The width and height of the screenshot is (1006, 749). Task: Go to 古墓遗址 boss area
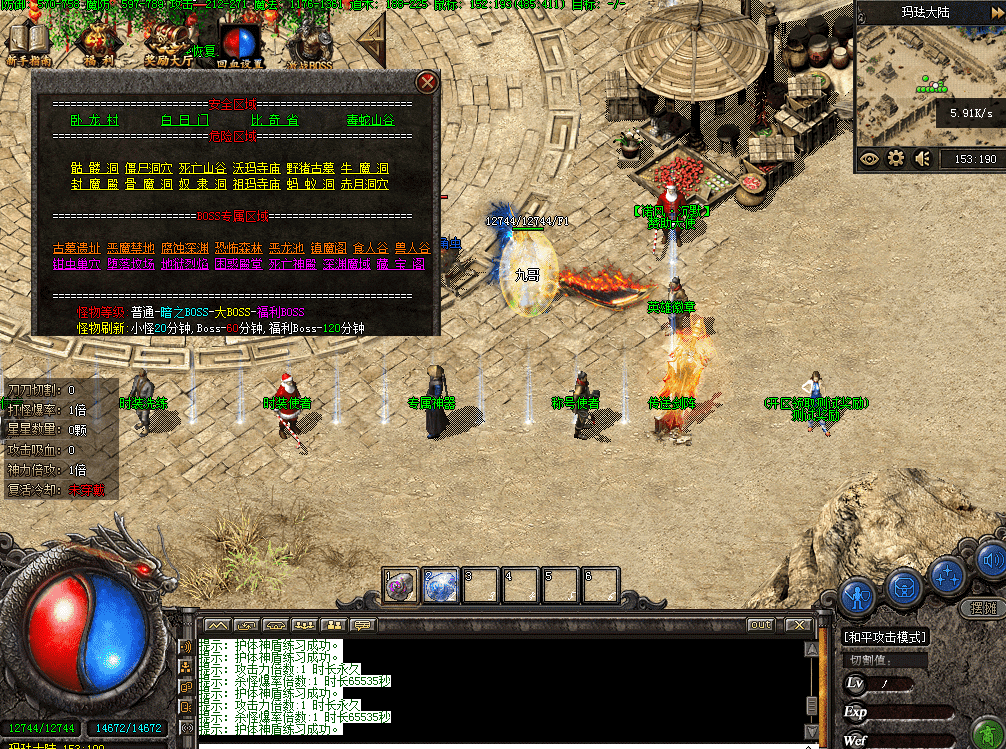click(x=76, y=248)
